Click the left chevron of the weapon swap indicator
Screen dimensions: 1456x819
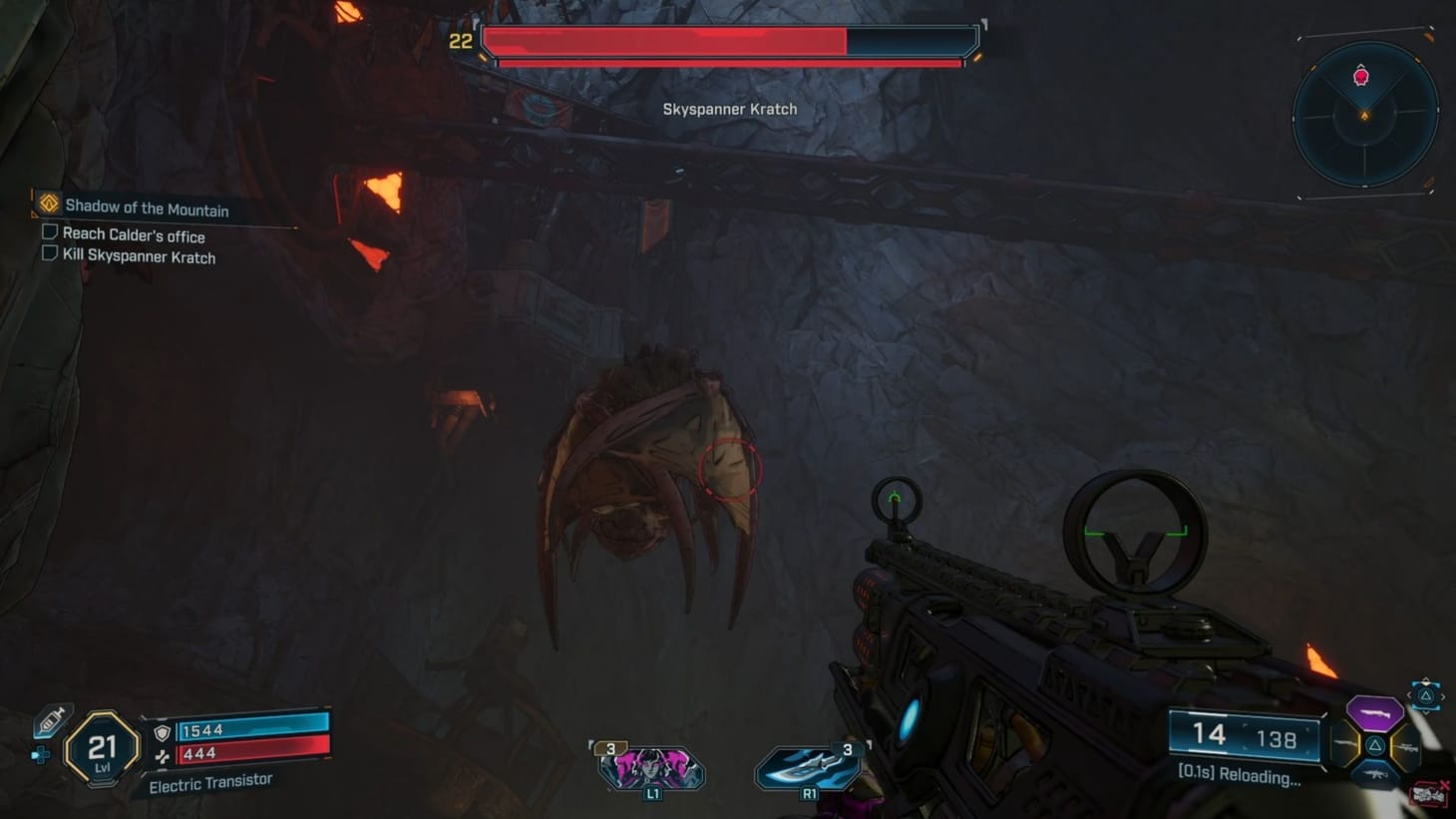[x=1409, y=695]
